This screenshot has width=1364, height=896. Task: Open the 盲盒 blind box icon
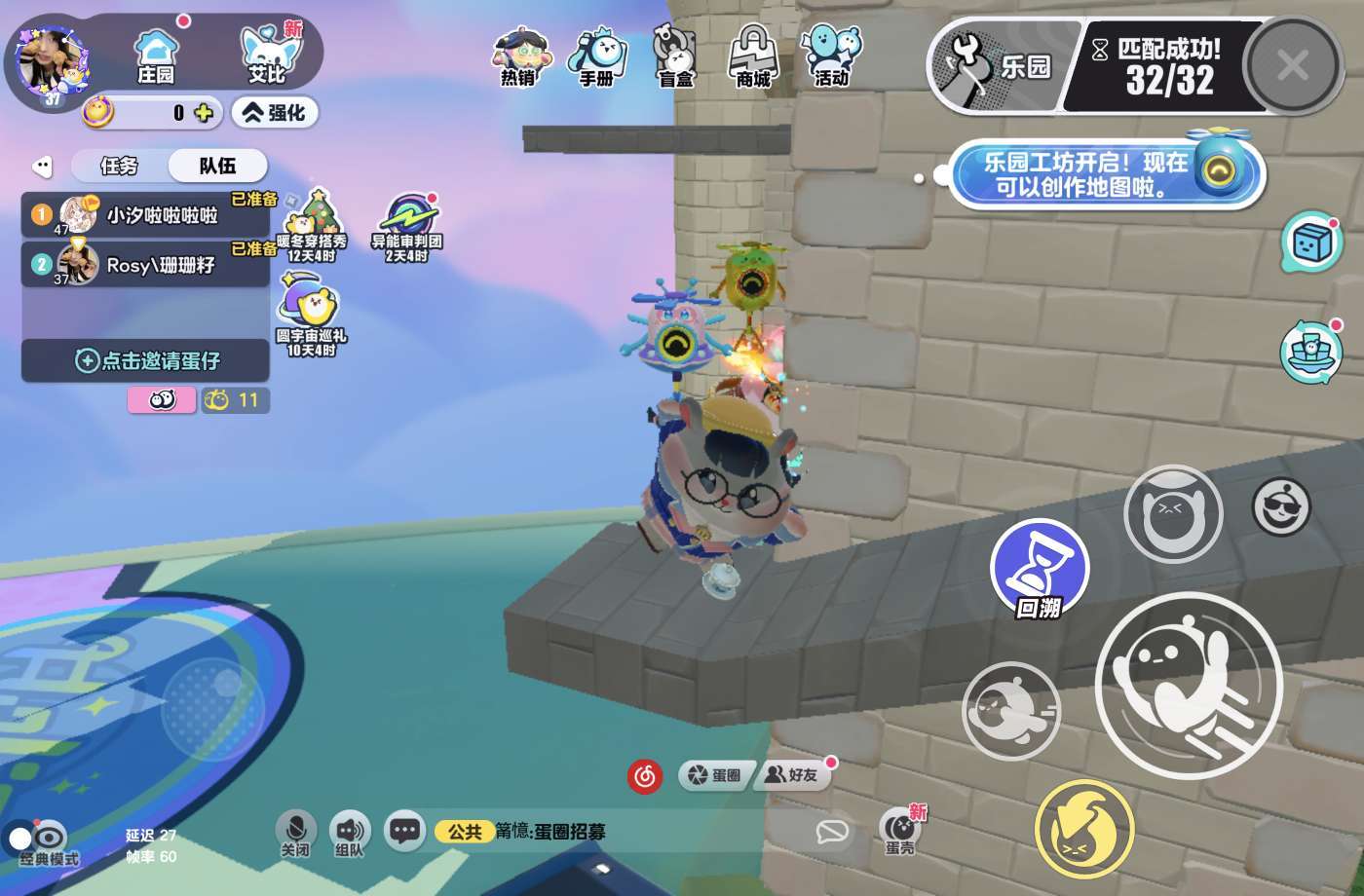coord(675,56)
